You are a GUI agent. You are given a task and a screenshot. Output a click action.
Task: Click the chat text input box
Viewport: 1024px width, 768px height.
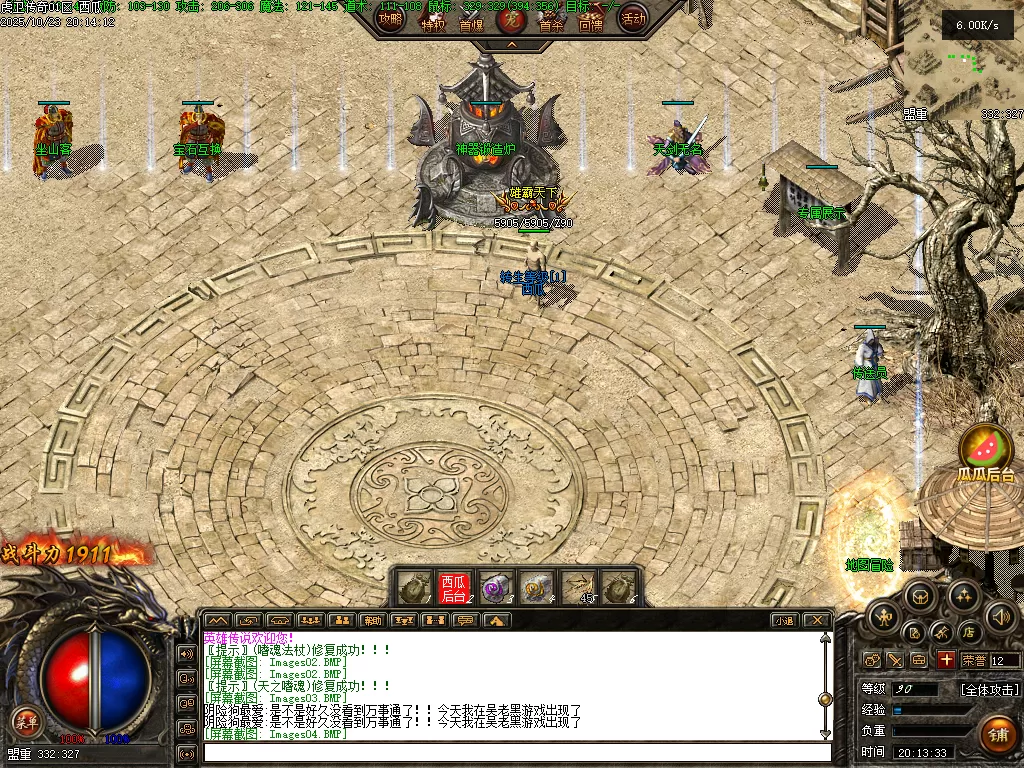coord(510,752)
